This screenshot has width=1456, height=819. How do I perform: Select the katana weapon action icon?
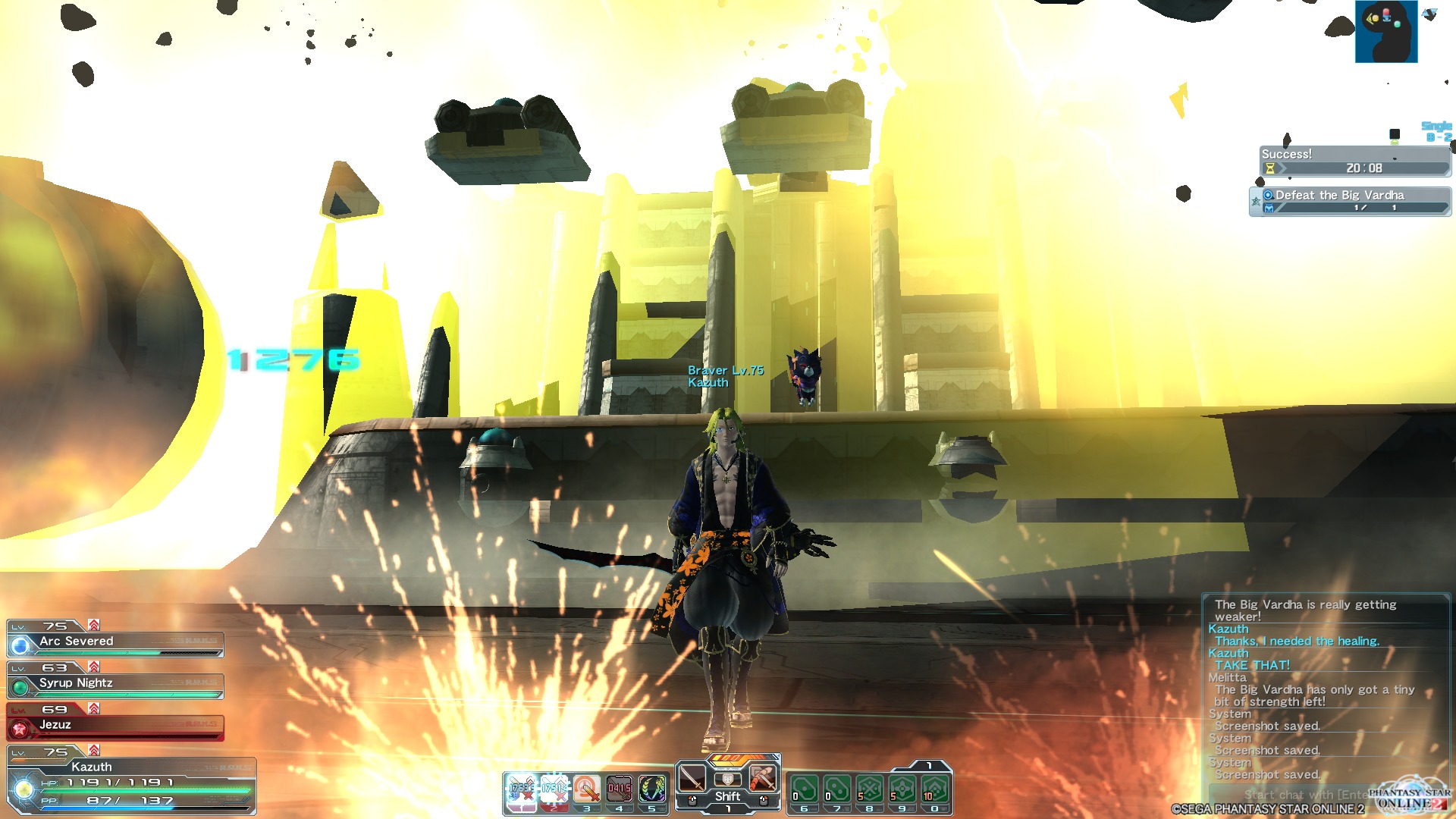[692, 778]
